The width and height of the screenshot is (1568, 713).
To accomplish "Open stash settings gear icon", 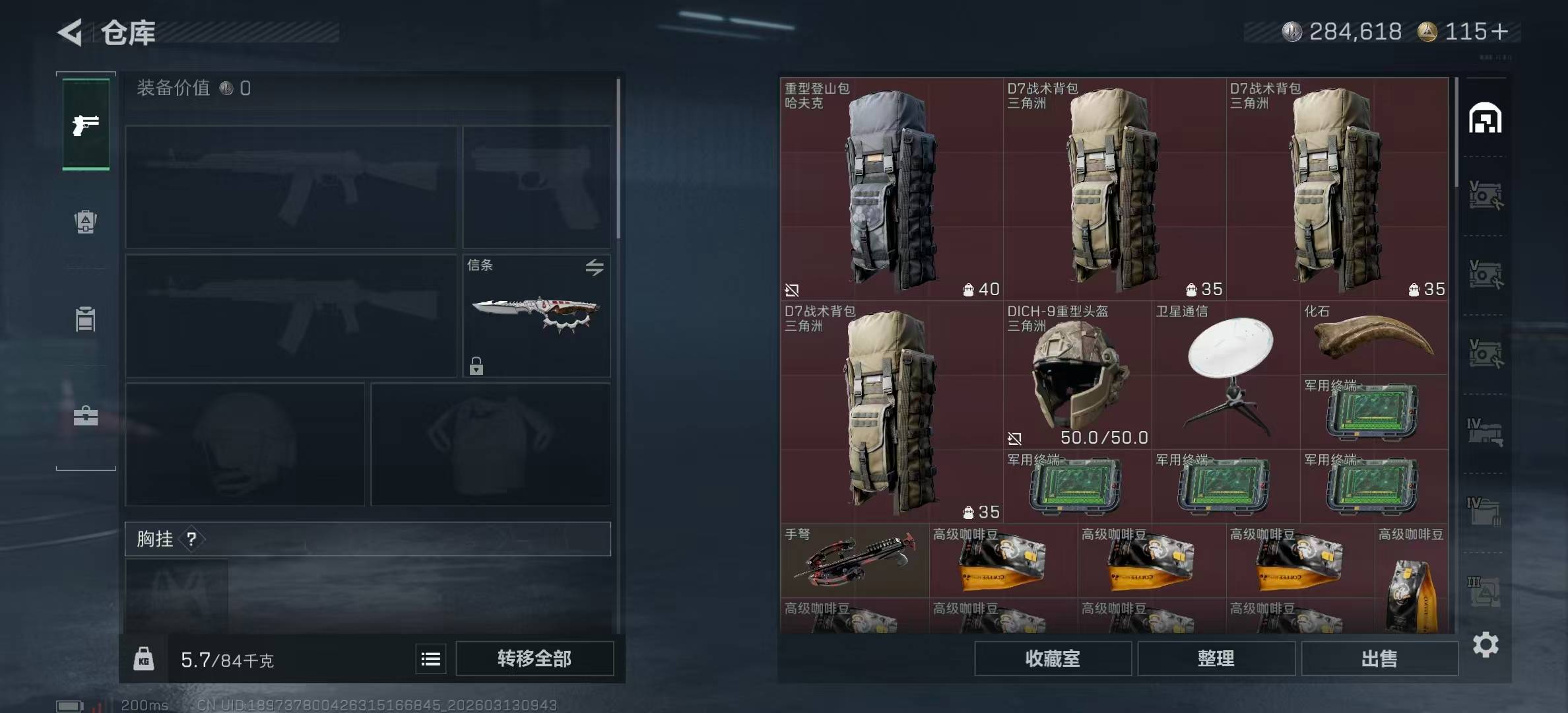I will (x=1486, y=644).
